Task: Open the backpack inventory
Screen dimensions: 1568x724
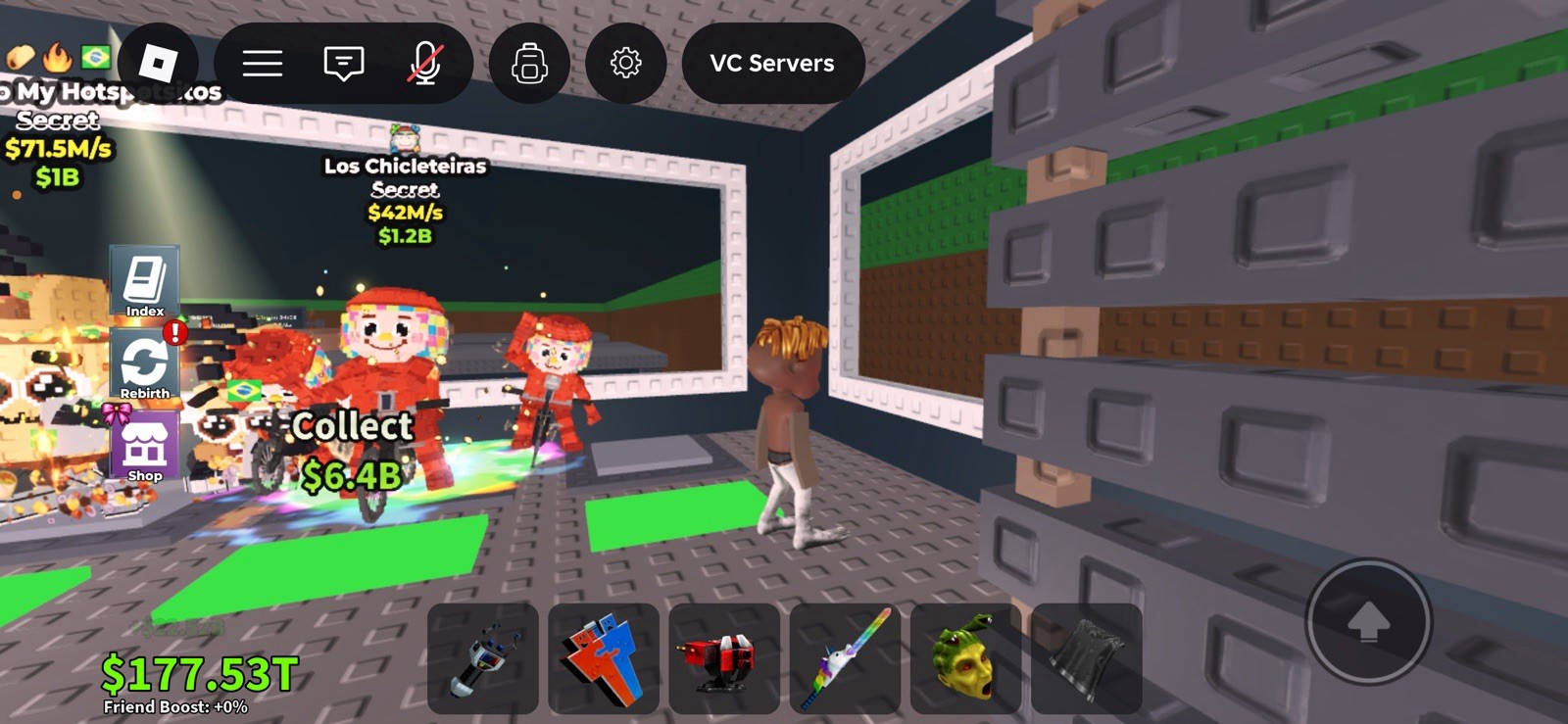Action: (x=528, y=63)
